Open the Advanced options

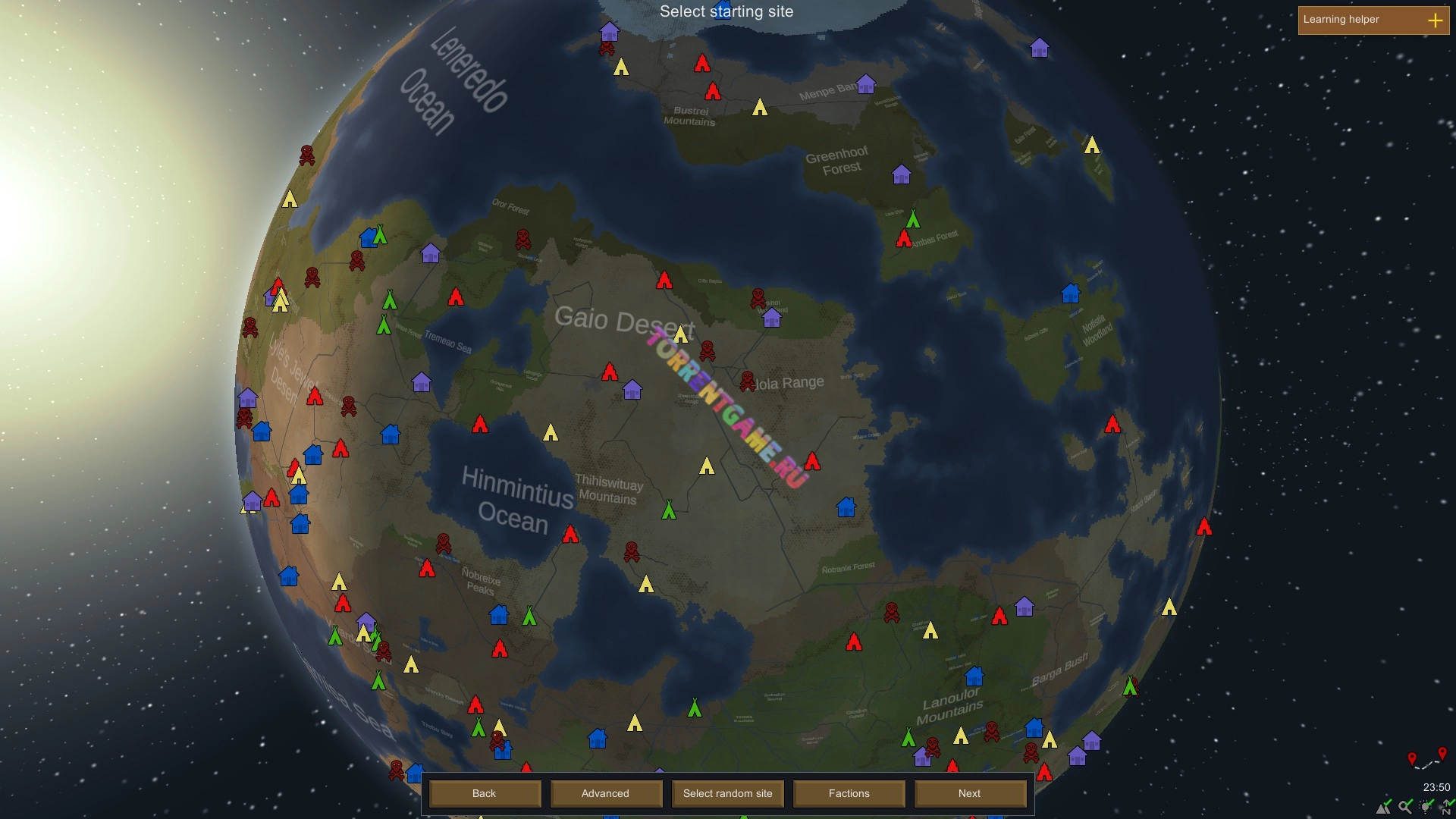click(605, 793)
